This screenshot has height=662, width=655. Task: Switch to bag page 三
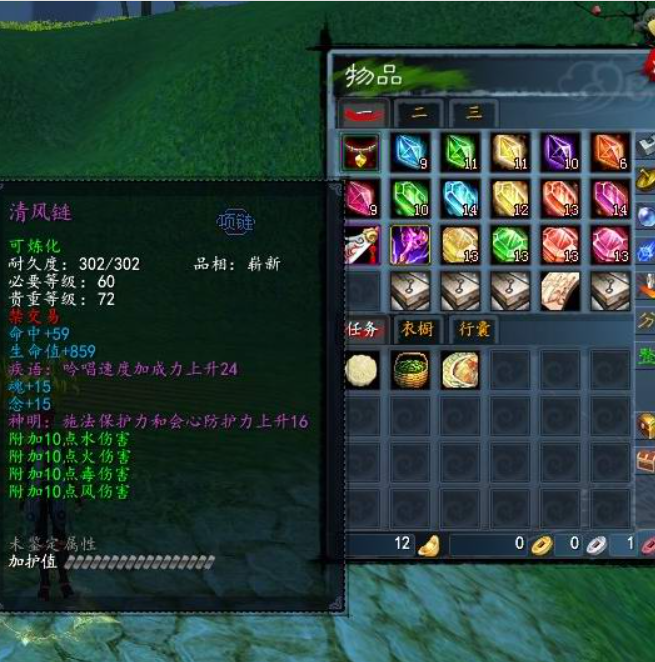pyautogui.click(x=473, y=114)
